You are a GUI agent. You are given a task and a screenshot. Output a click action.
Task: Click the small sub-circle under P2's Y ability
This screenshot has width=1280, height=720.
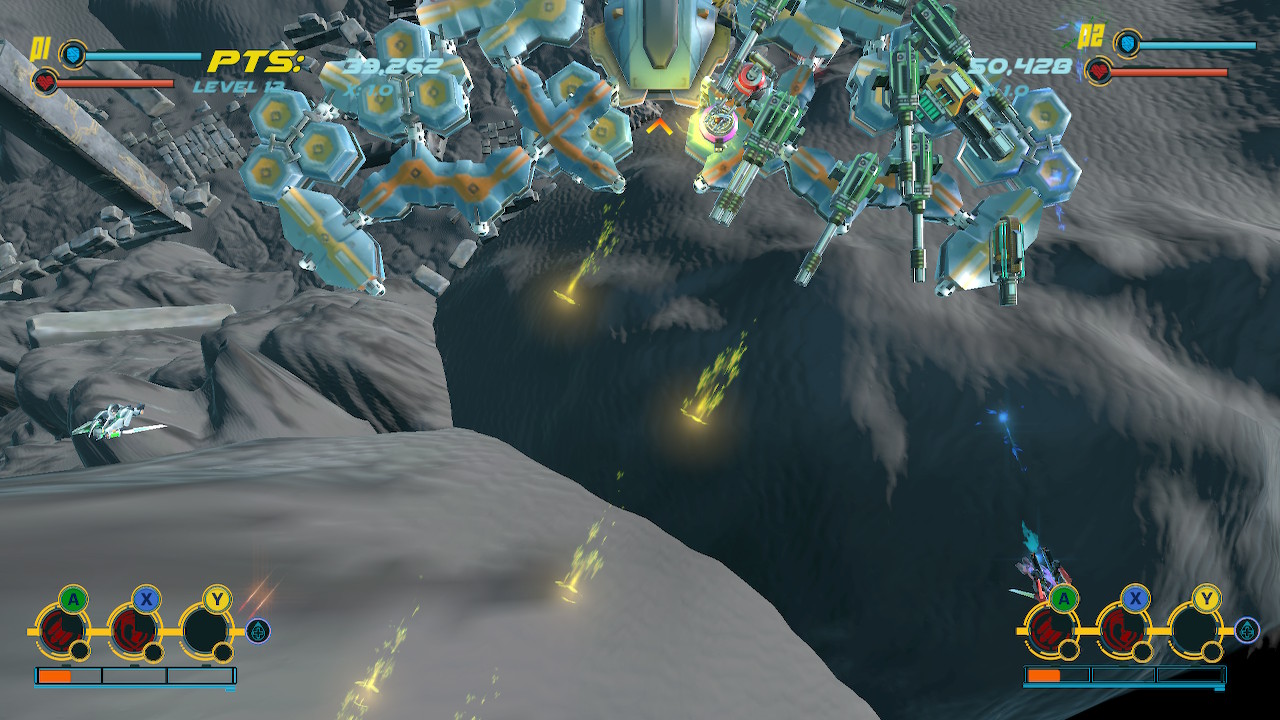tap(1211, 652)
